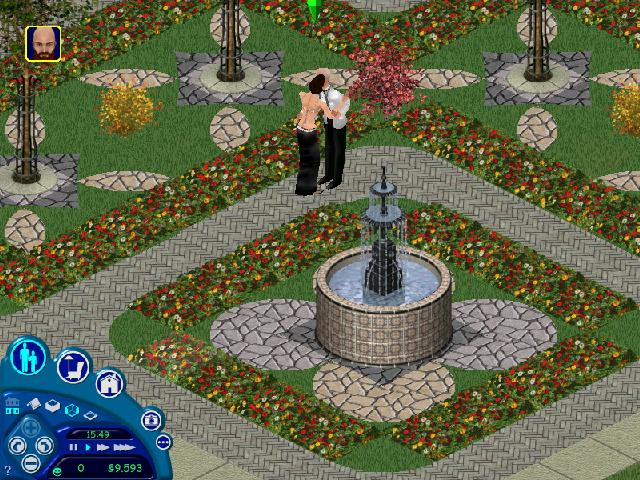The height and width of the screenshot is (480, 640).
Task: Set game speed to normal play
Action: (87, 448)
